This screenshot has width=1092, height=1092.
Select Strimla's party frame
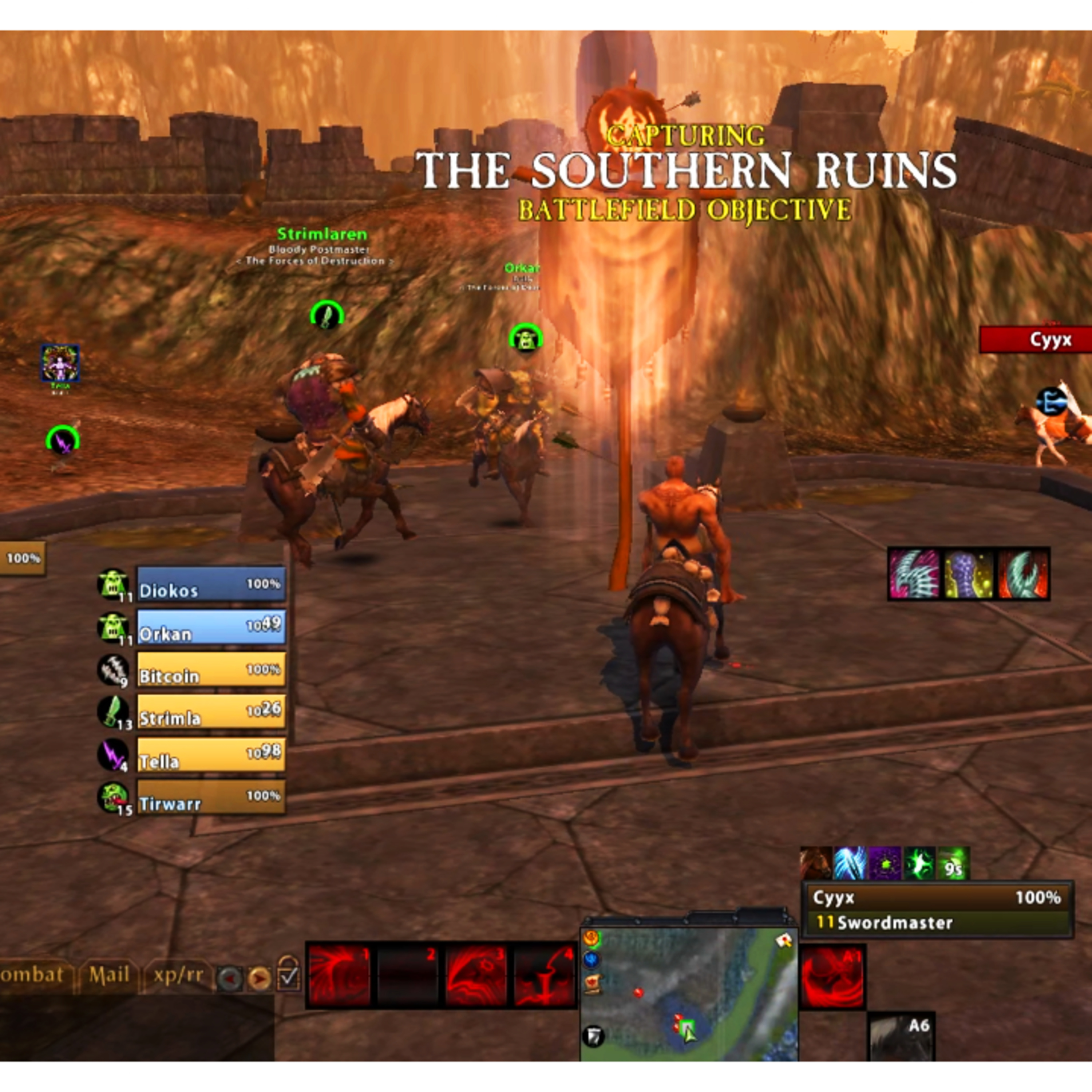coord(210,712)
